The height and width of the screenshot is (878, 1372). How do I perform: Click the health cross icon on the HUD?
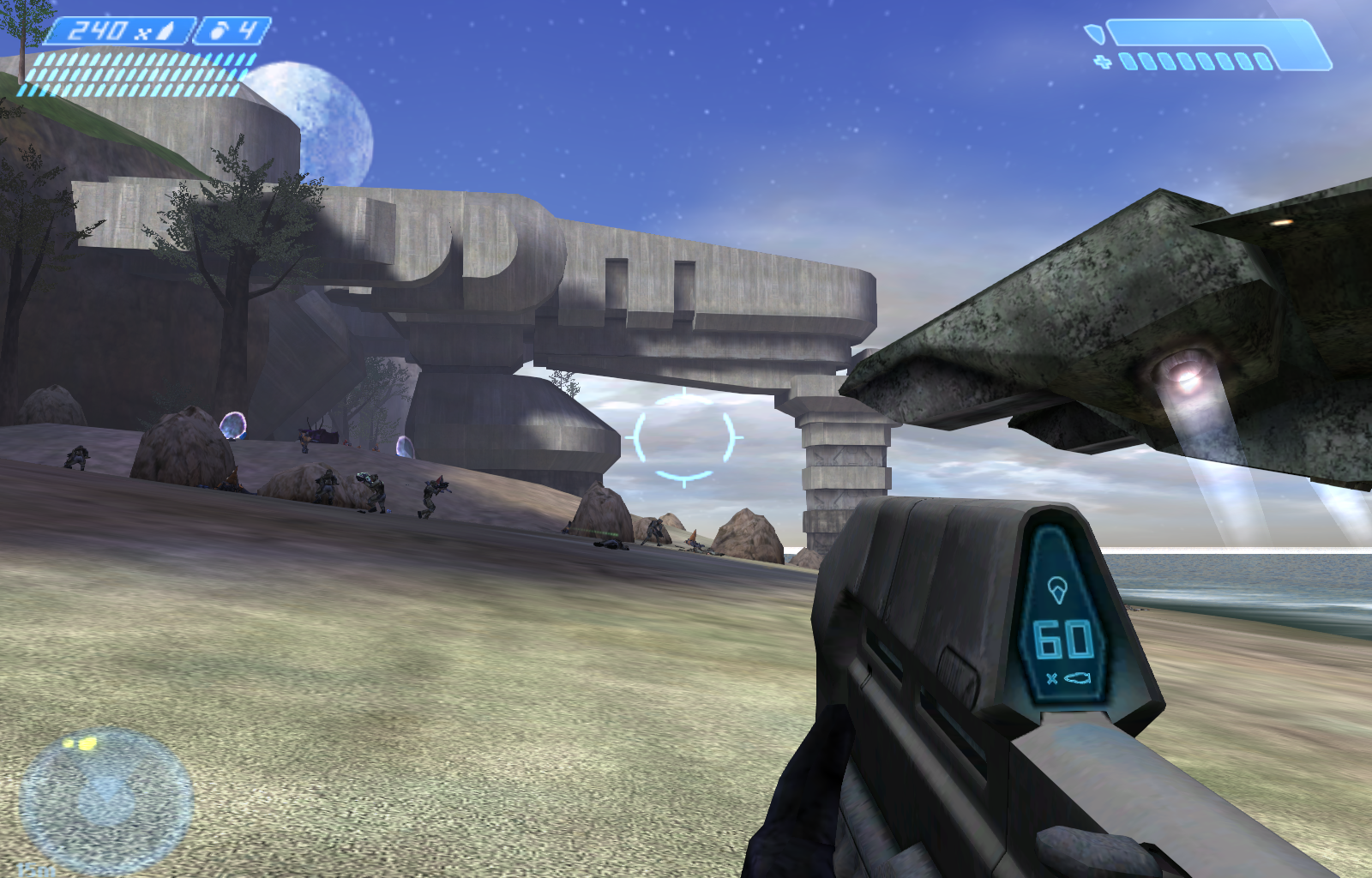(x=1103, y=62)
